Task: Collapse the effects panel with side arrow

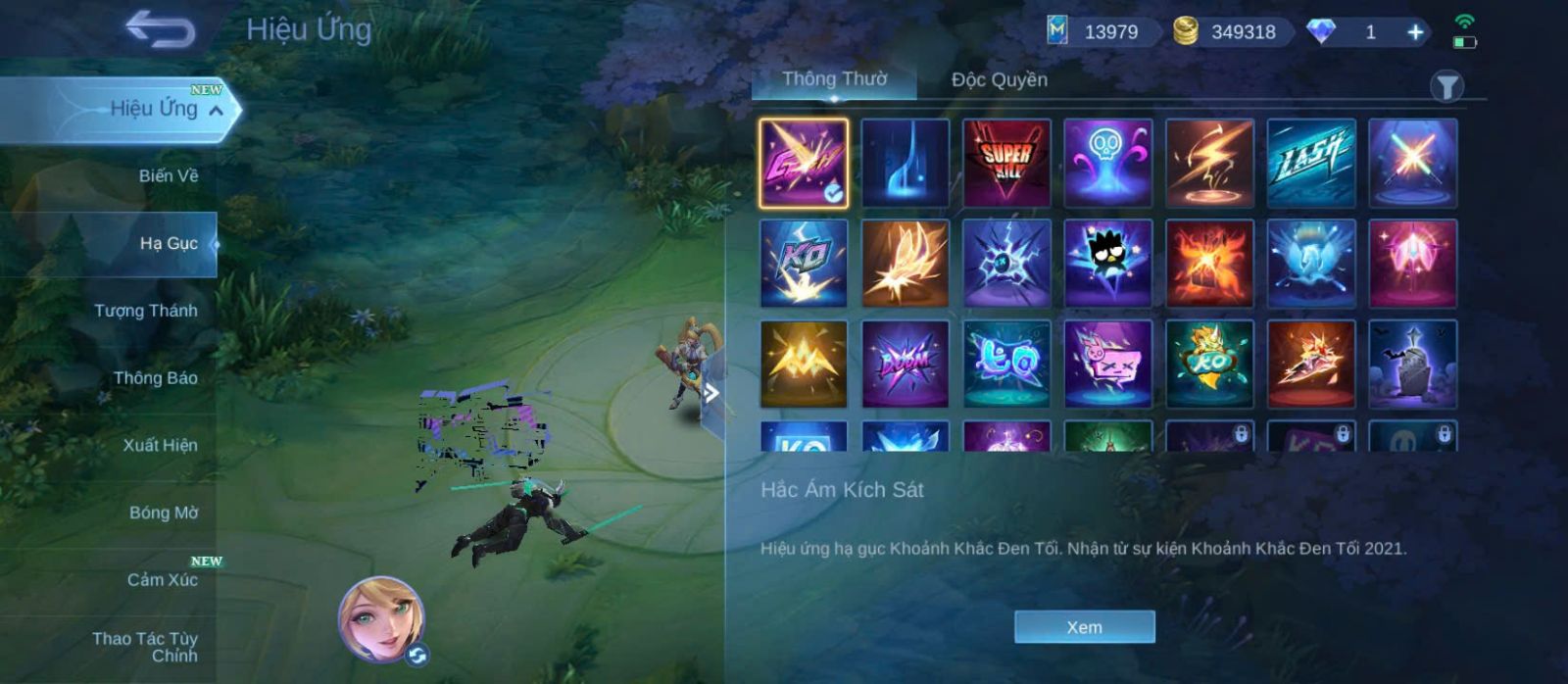Action: [x=712, y=393]
